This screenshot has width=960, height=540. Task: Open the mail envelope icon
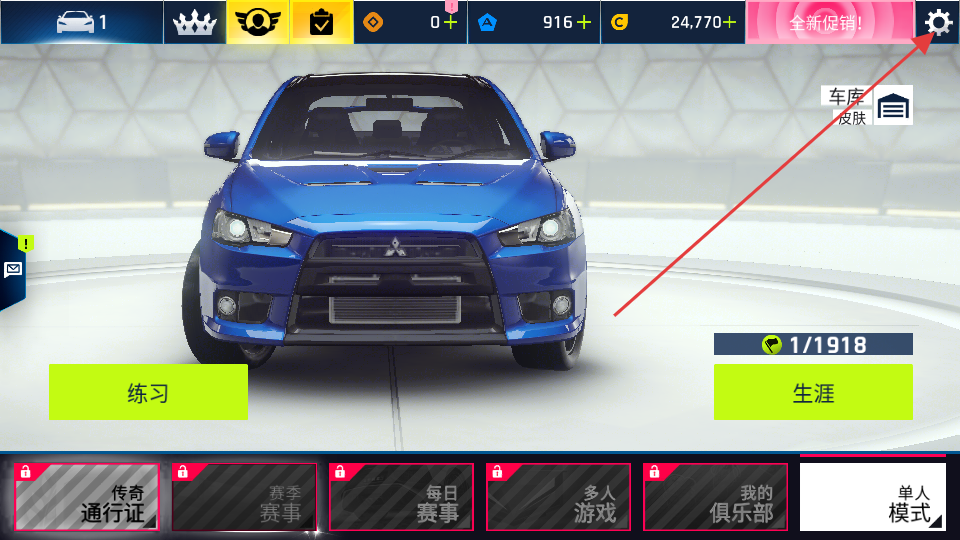click(13, 269)
